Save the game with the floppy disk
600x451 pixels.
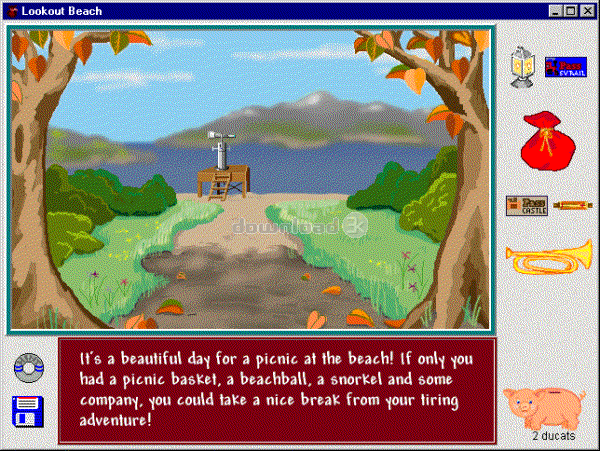(28, 412)
